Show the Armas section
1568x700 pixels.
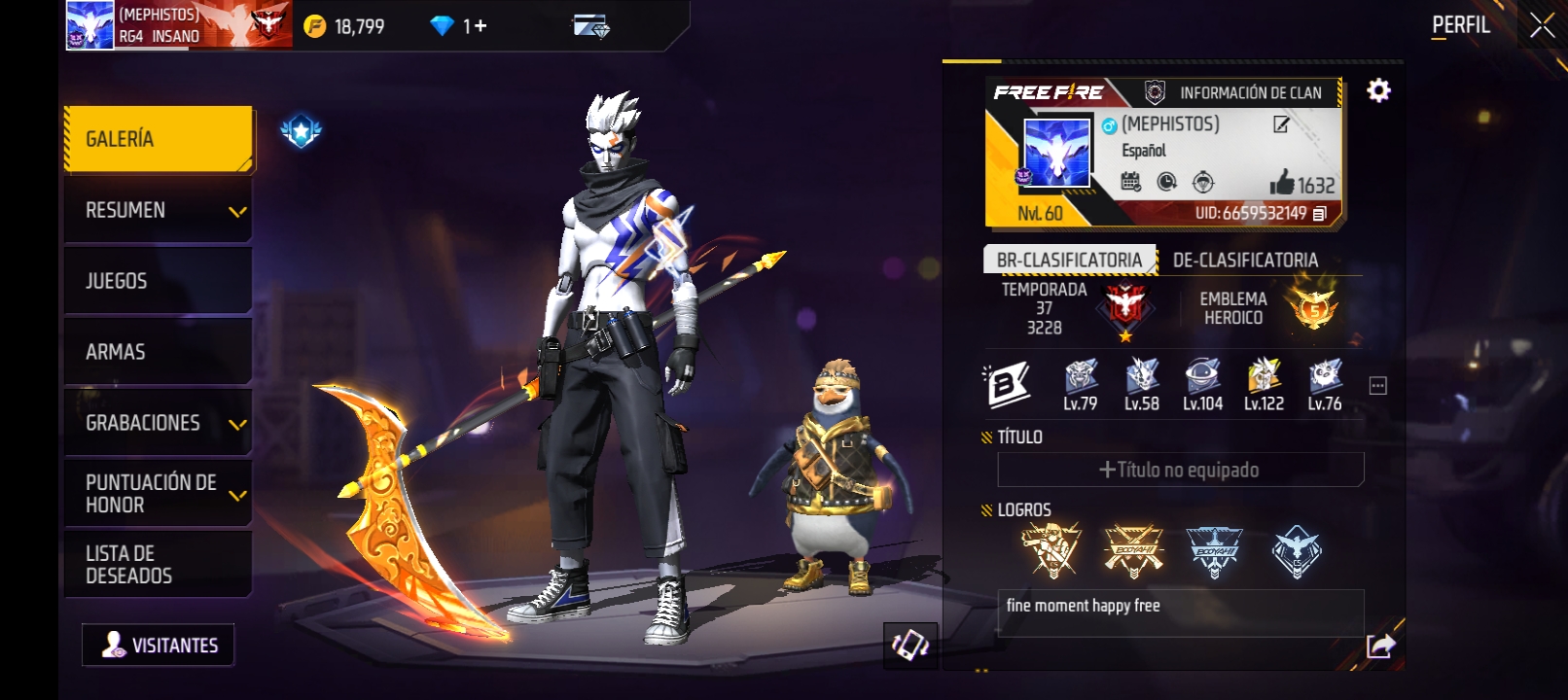pos(159,352)
